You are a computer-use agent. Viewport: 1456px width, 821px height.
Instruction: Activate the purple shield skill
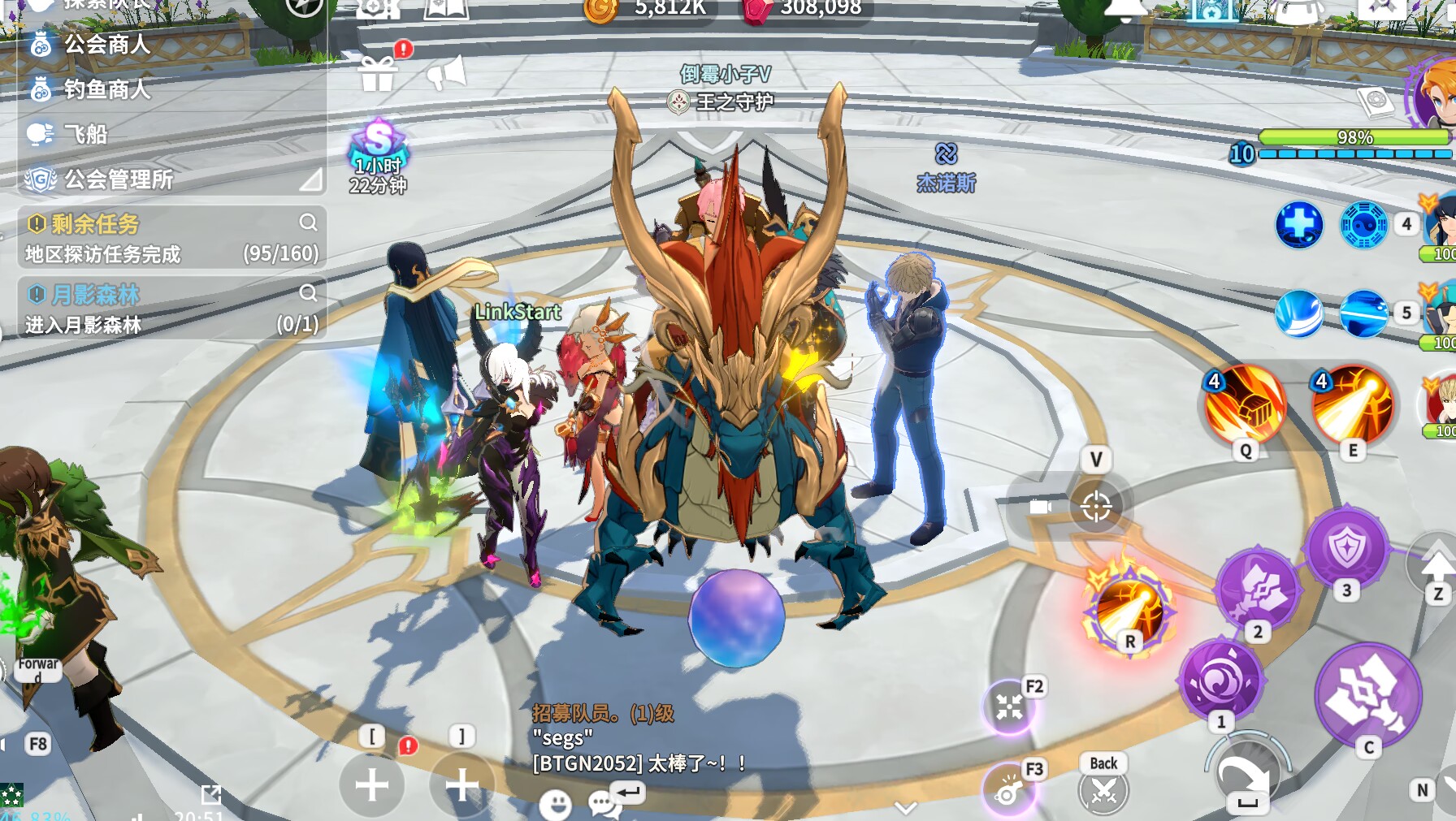[x=1346, y=547]
